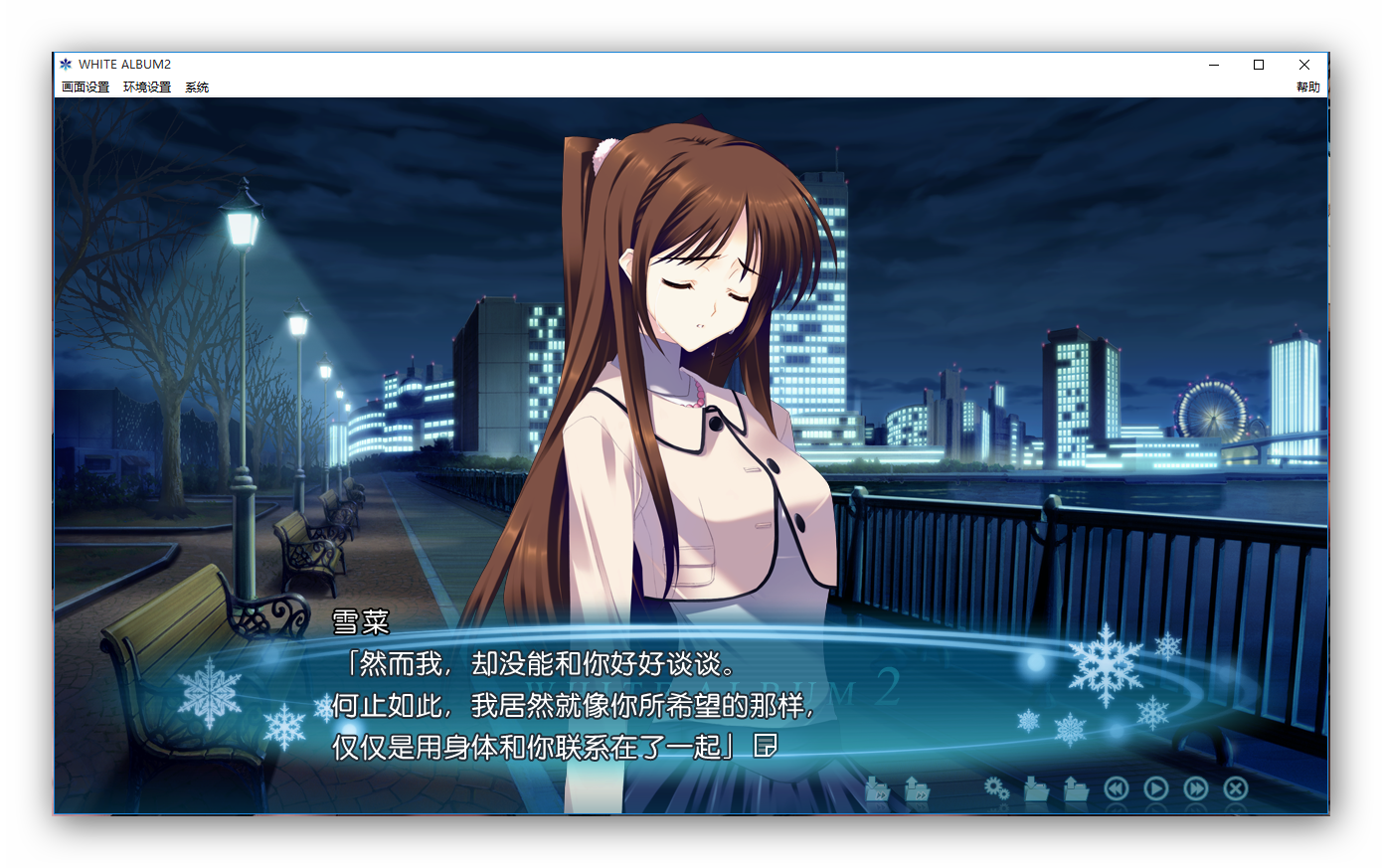The width and height of the screenshot is (1382, 868).
Task: Open the 画面设置 menu
Action: pos(86,87)
